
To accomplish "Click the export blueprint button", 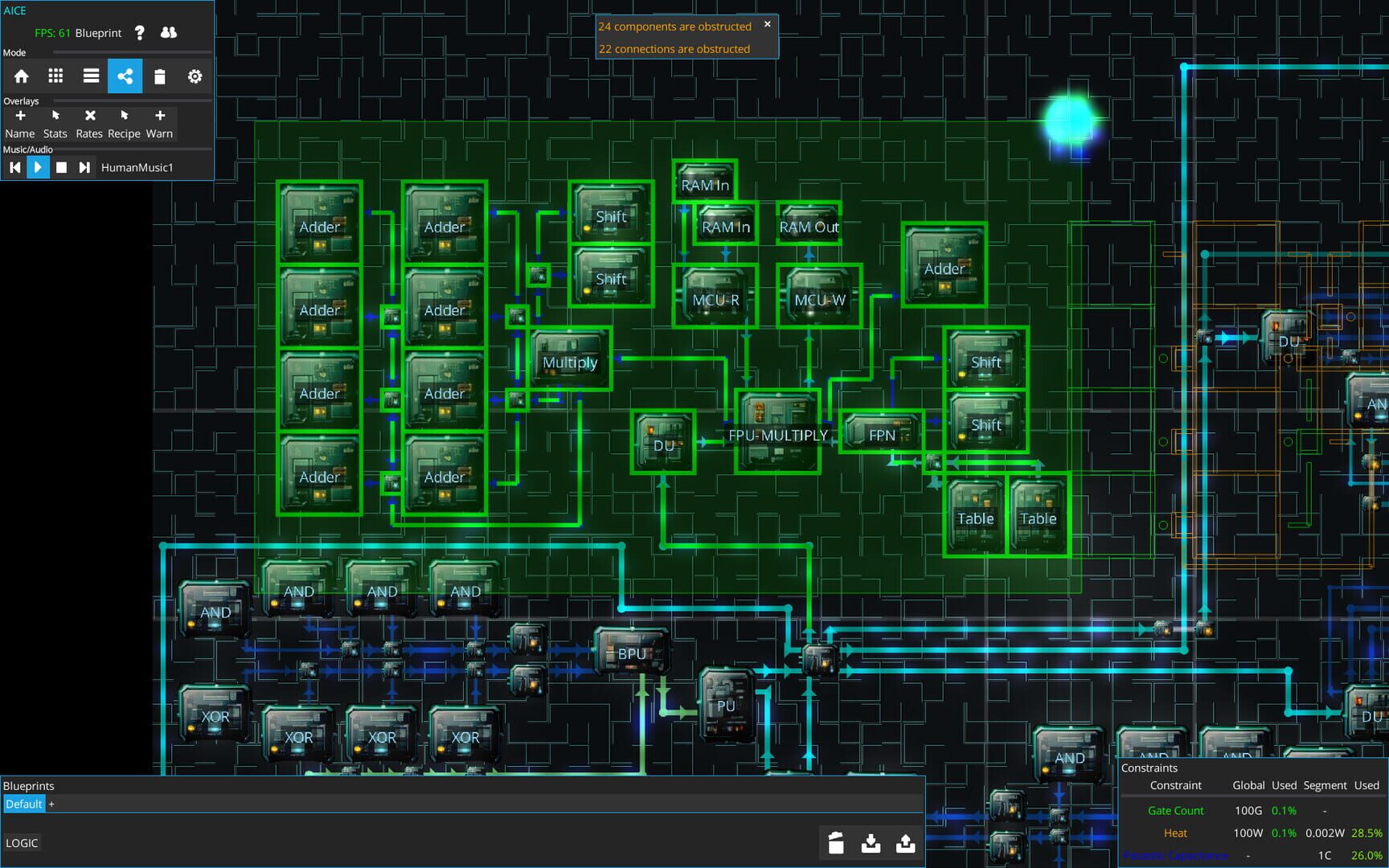I will [x=906, y=844].
